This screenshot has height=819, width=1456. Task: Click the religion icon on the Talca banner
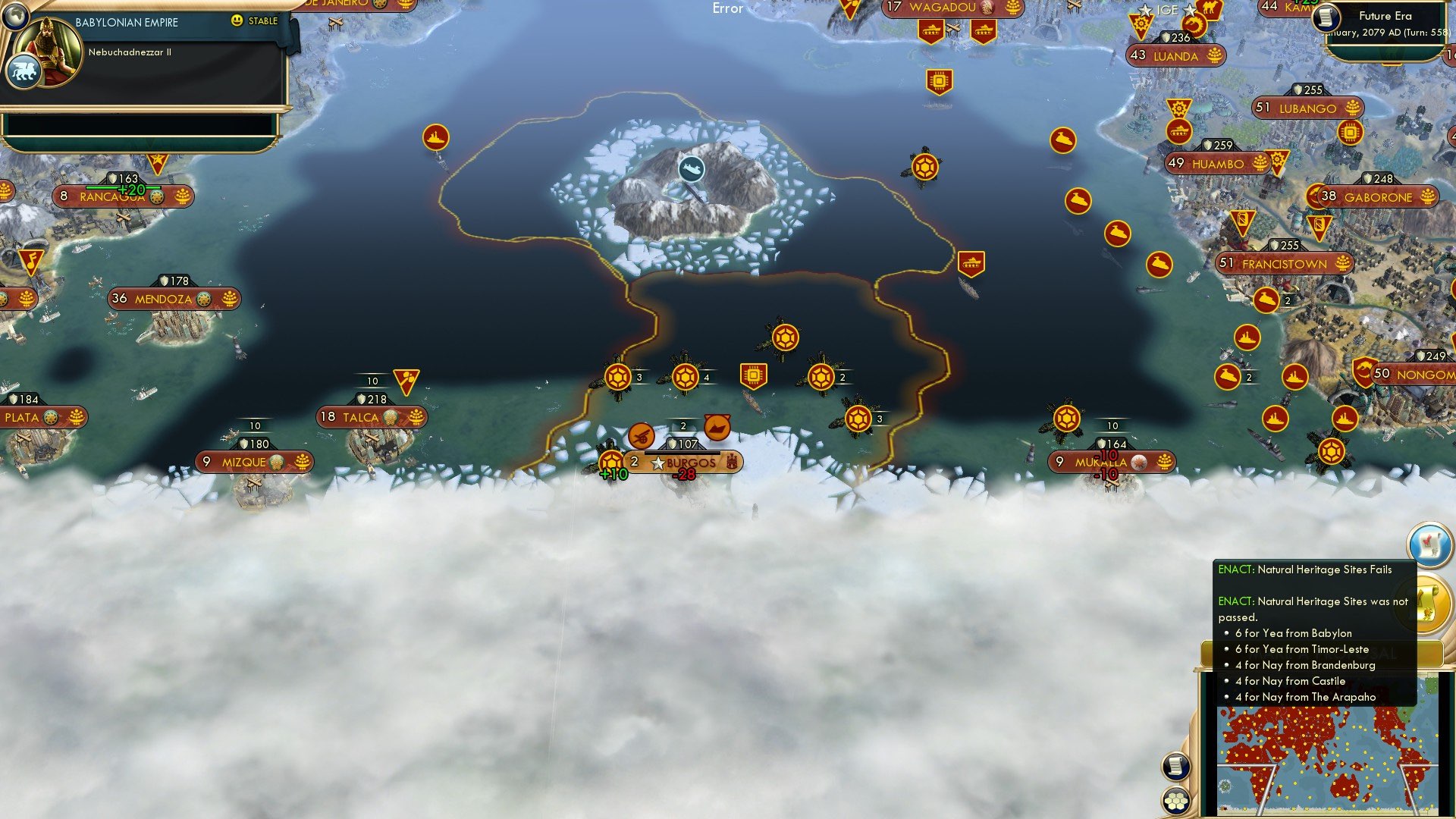pos(391,417)
